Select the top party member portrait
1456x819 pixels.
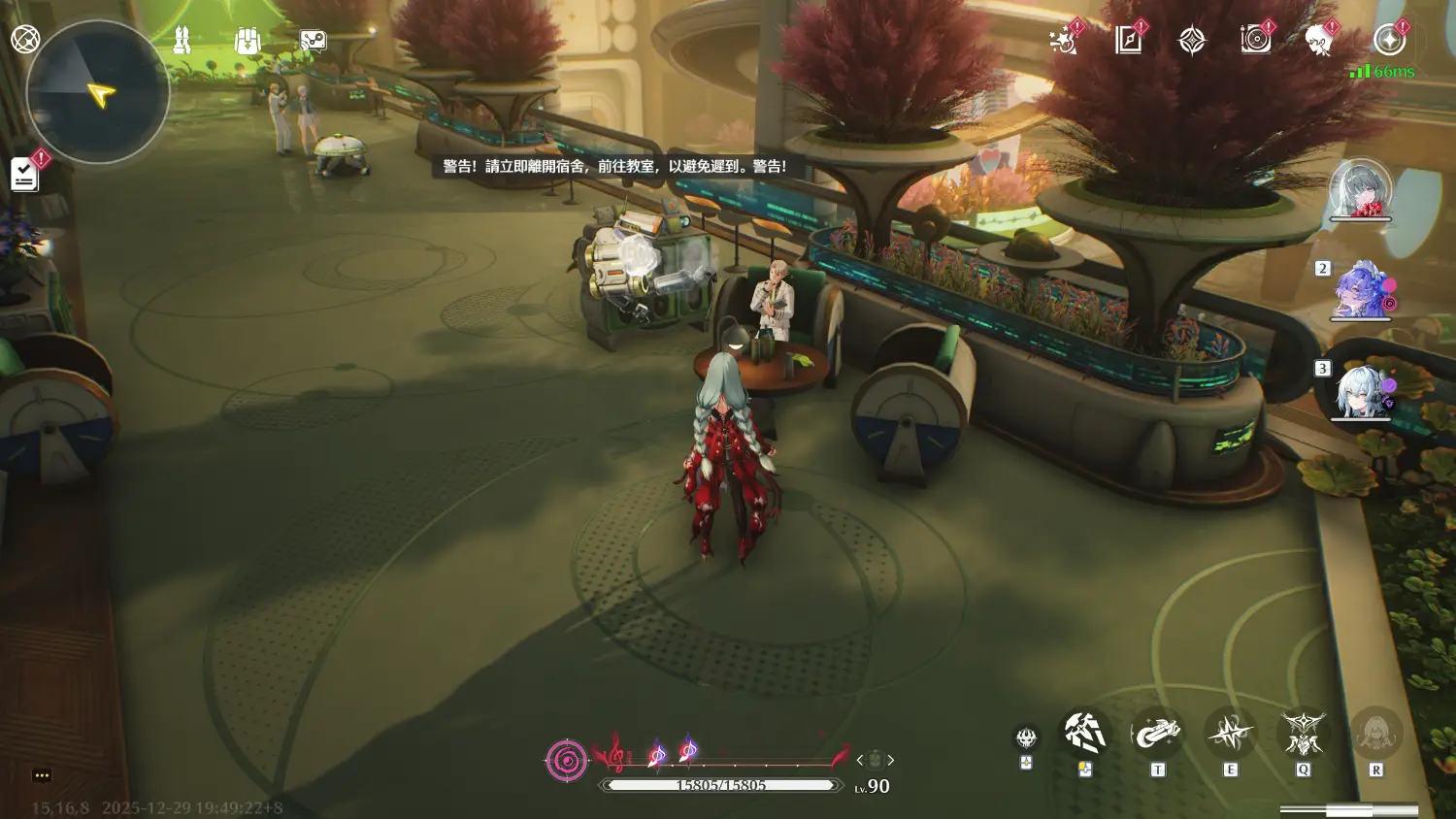tap(1359, 188)
